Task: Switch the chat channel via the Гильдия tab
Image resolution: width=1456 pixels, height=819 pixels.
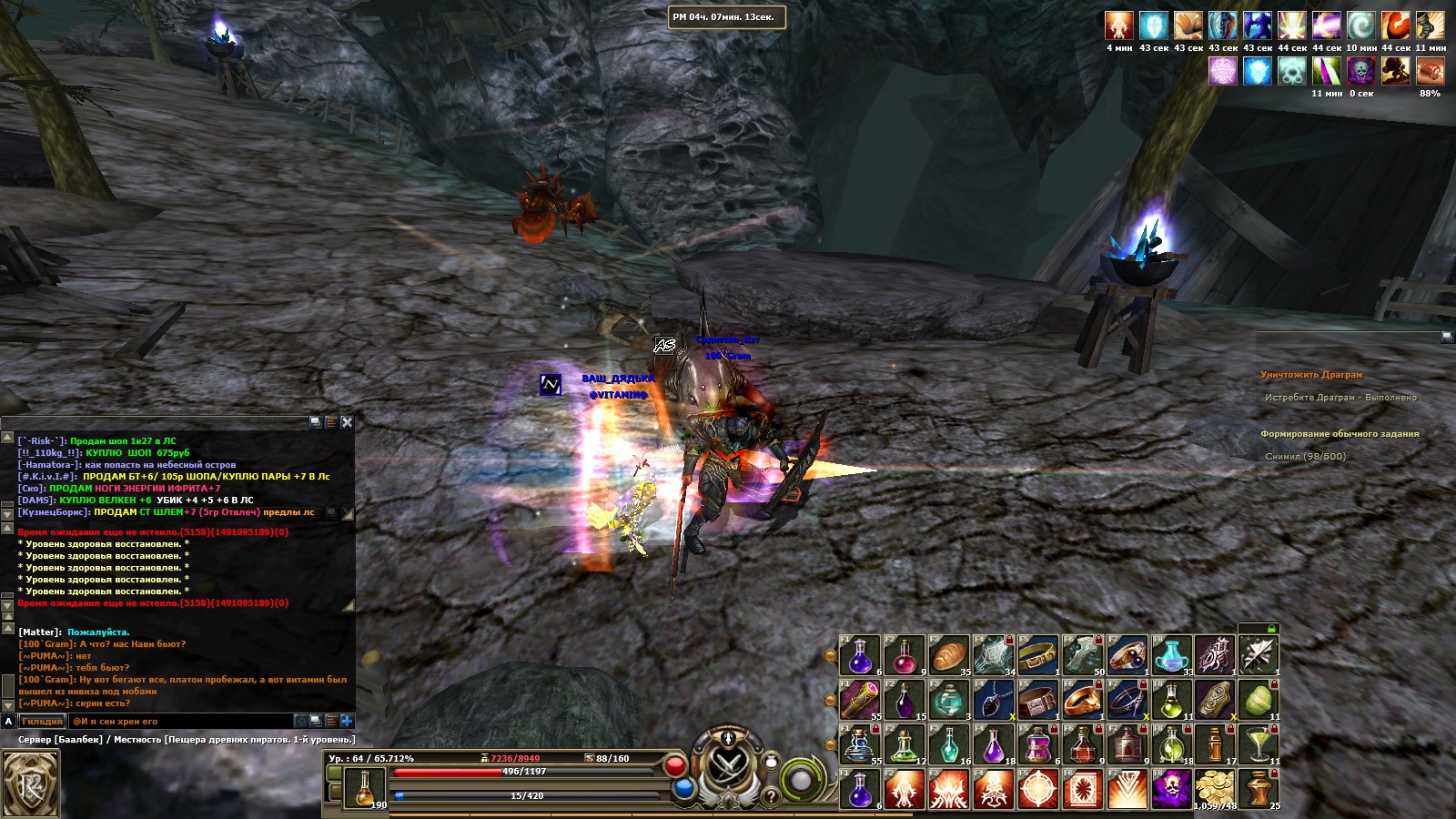Action: [42, 721]
